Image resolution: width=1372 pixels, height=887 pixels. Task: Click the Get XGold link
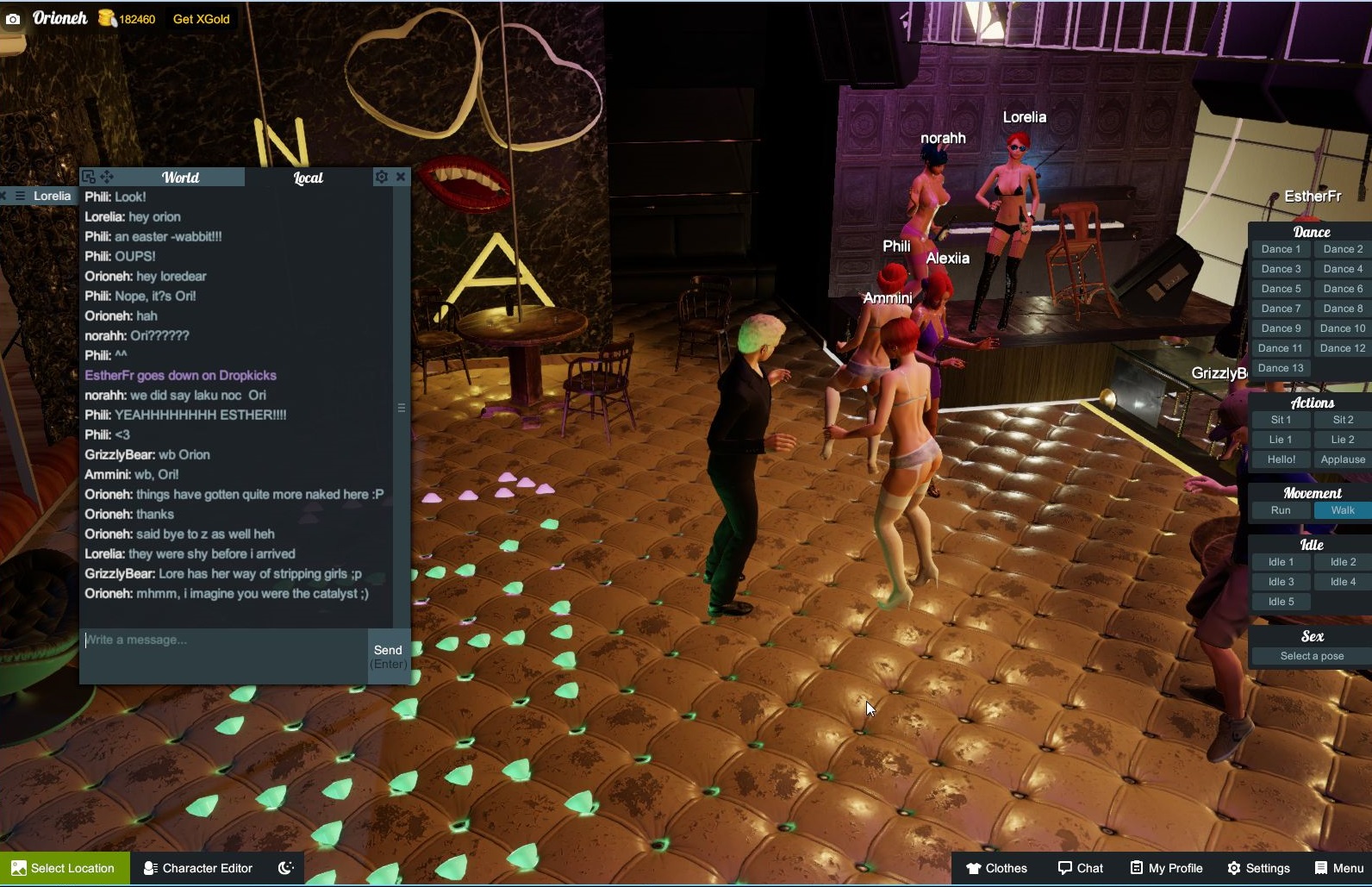pos(200,18)
